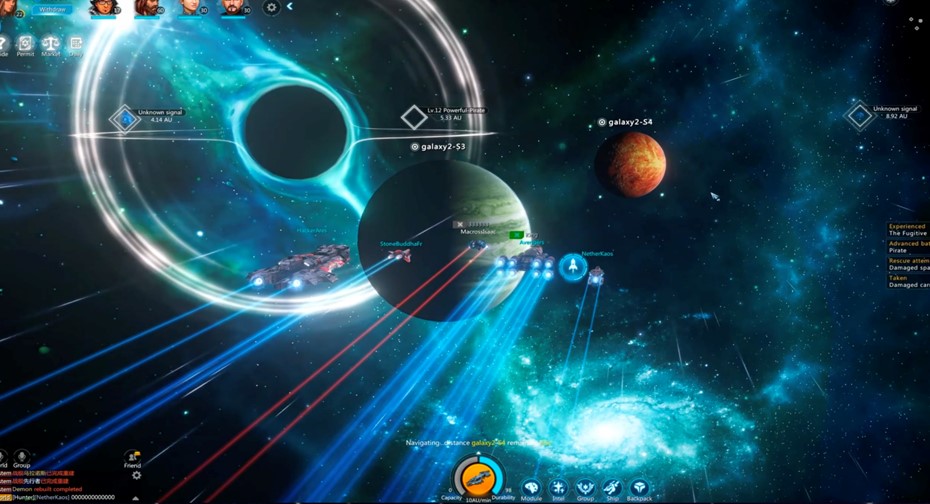Open the Daily tasks icon
The height and width of the screenshot is (504, 930).
75,44
